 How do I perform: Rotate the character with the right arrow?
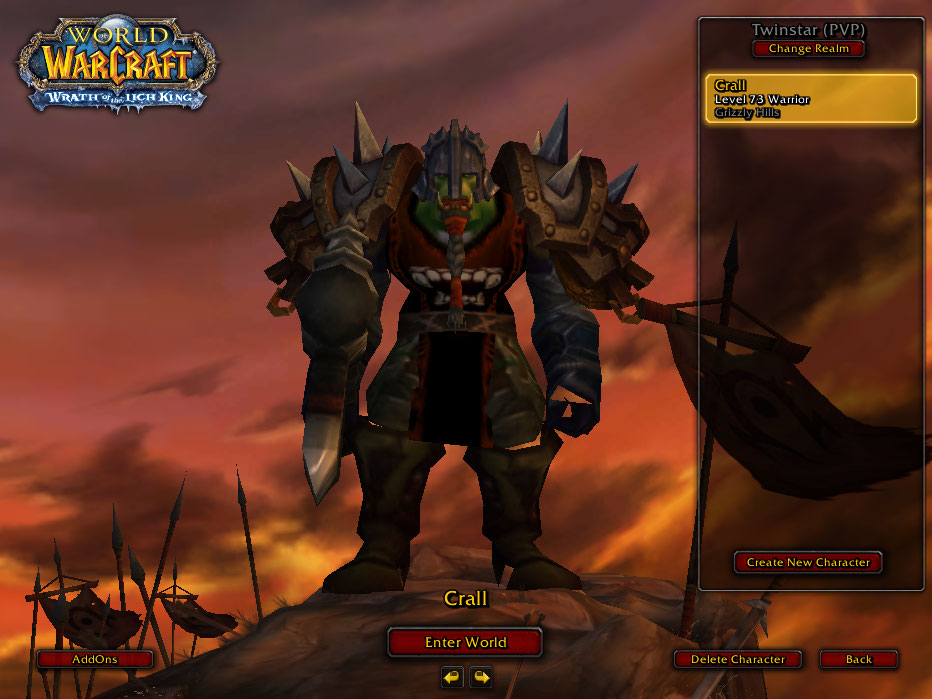(481, 677)
